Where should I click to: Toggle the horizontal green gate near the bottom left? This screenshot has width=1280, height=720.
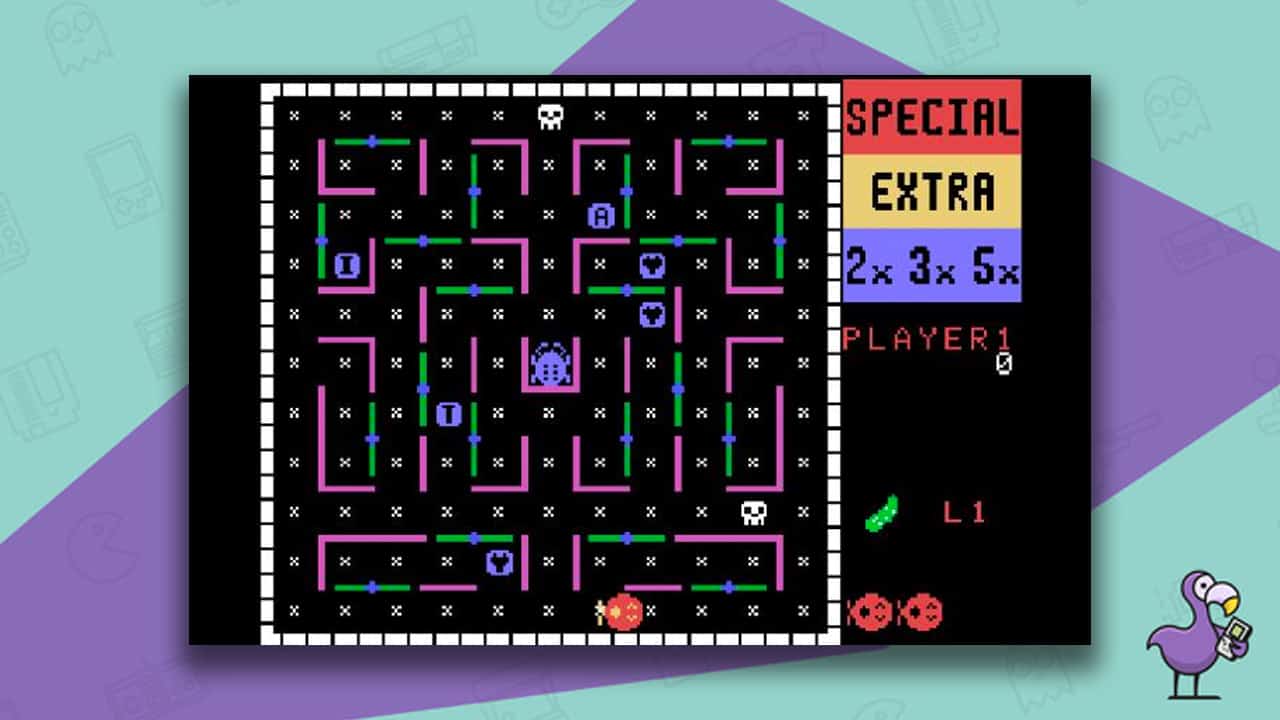pos(372,587)
